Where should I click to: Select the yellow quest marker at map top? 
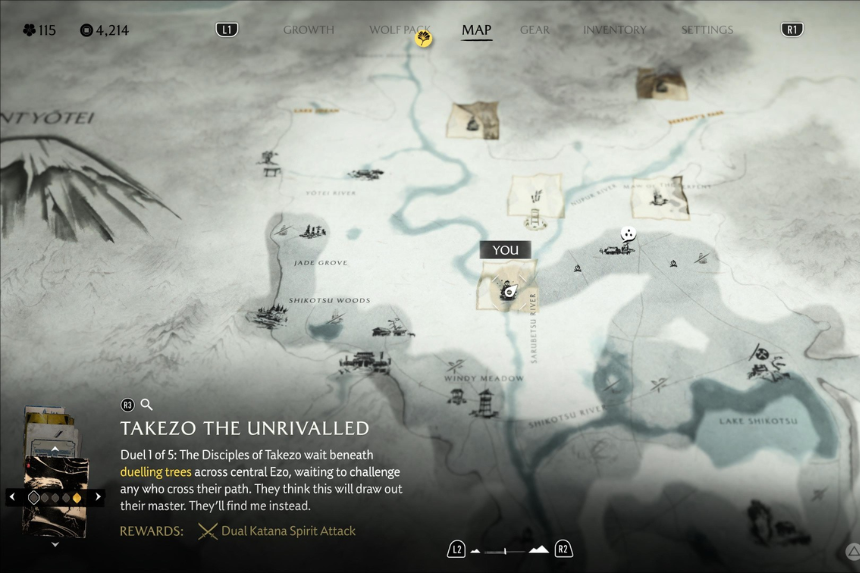click(423, 40)
